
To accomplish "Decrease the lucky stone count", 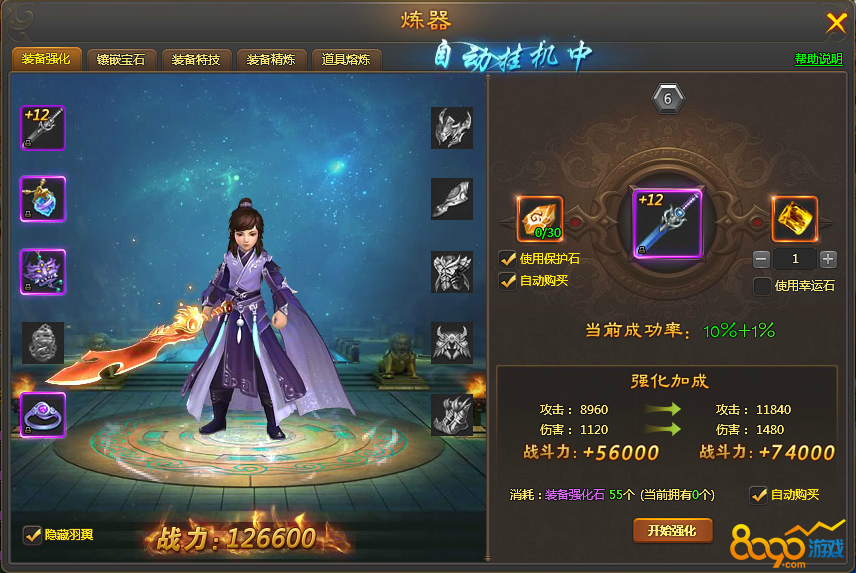I will [762, 259].
